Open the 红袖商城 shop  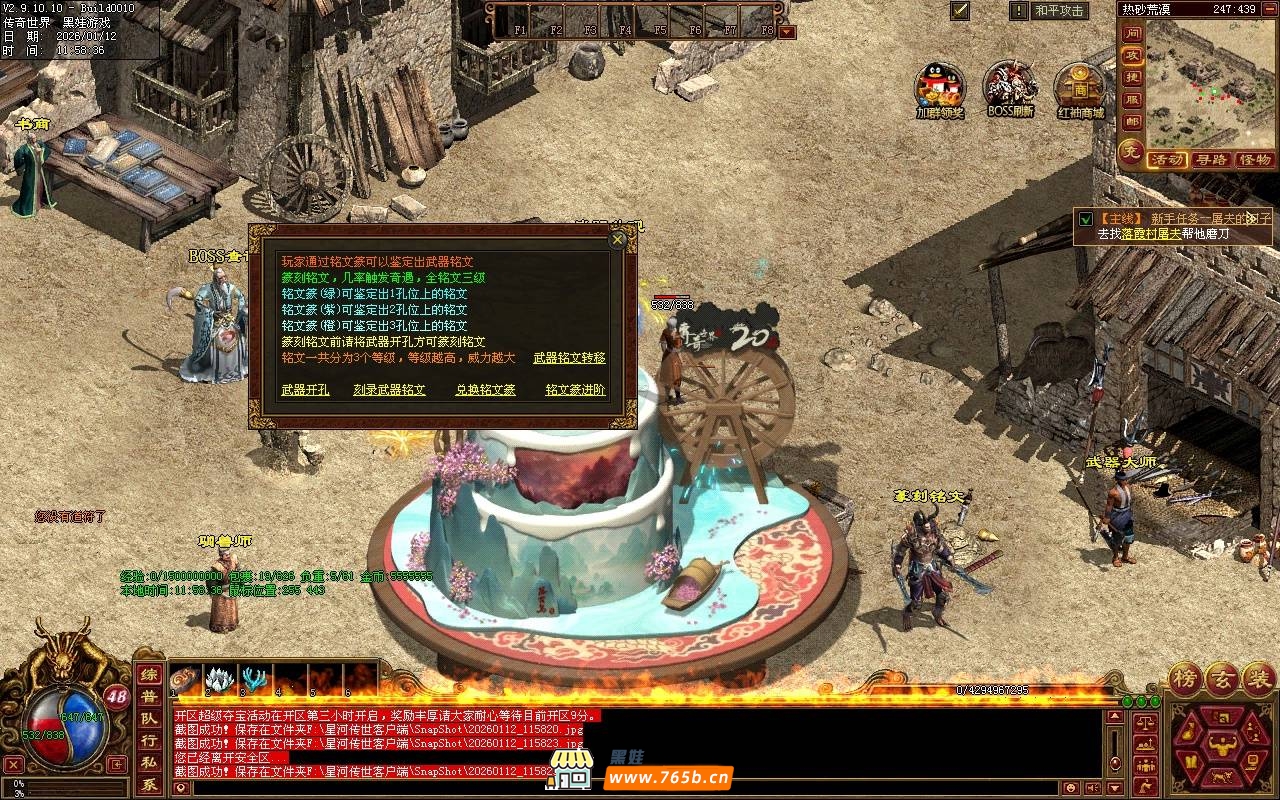point(1080,88)
